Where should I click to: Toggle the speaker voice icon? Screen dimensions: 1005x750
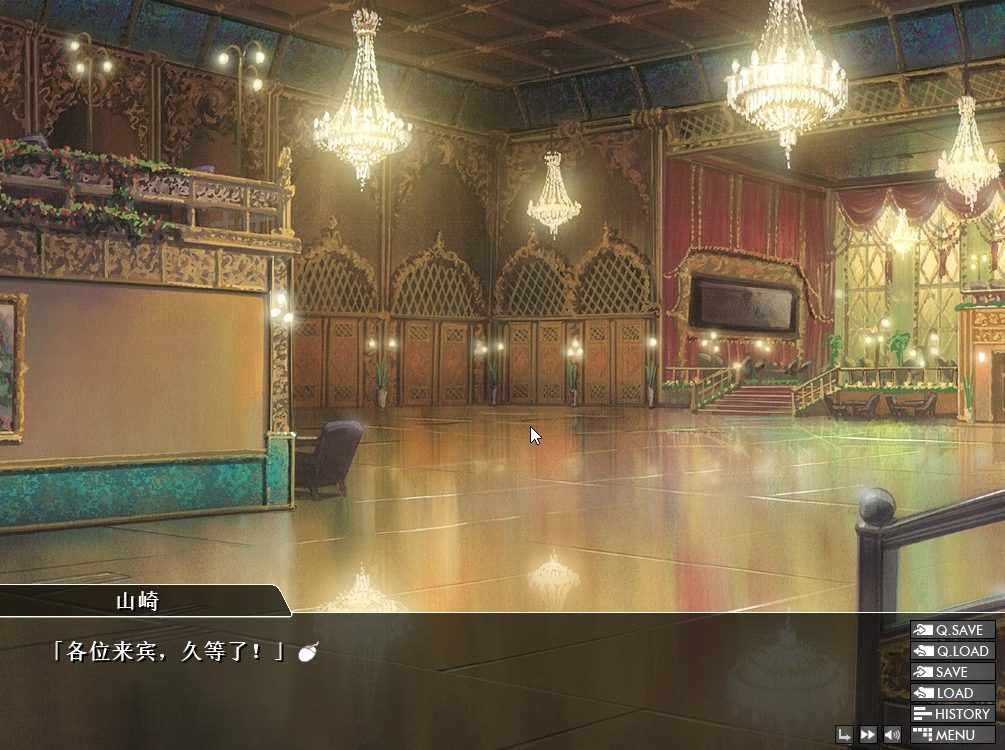[892, 735]
